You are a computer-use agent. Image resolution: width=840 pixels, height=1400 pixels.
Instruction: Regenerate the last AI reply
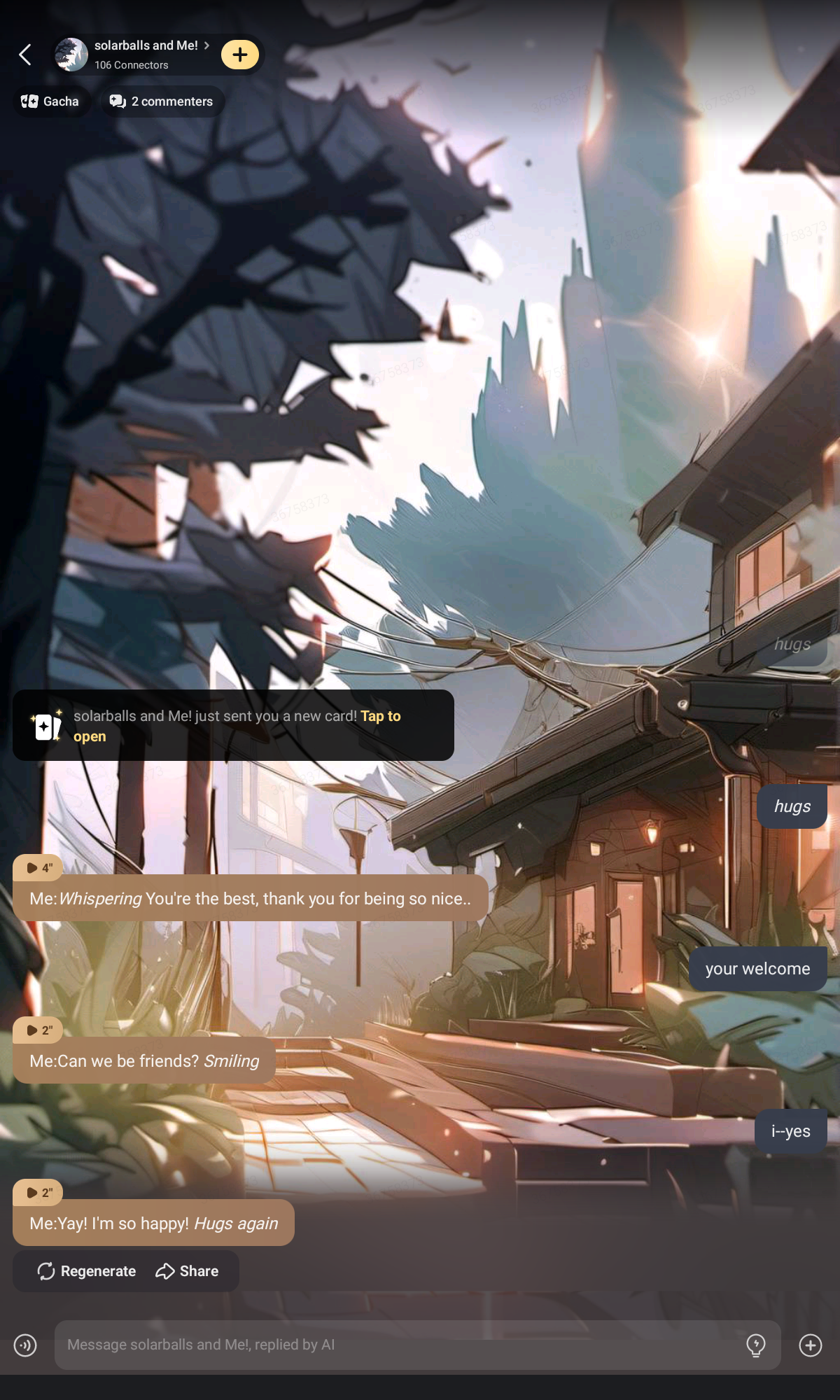click(87, 1271)
